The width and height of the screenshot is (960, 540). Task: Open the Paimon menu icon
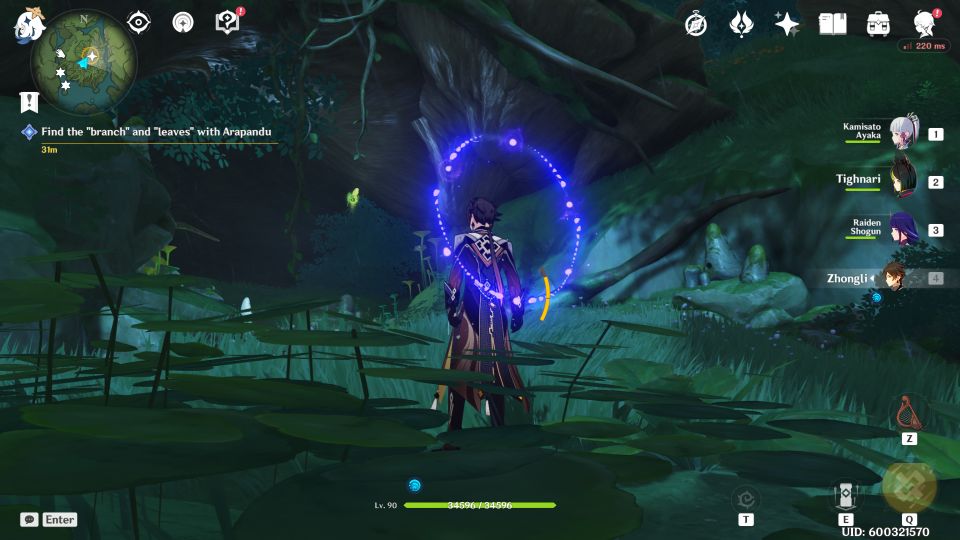[26, 24]
